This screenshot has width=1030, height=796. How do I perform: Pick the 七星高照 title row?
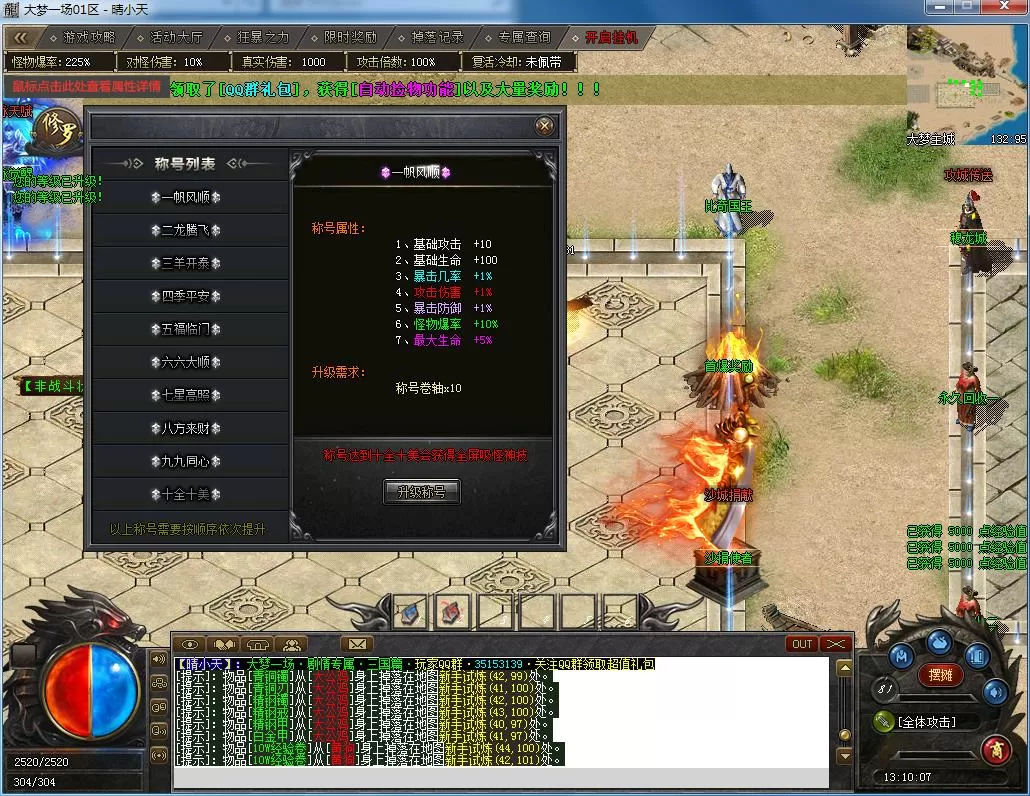[191, 395]
